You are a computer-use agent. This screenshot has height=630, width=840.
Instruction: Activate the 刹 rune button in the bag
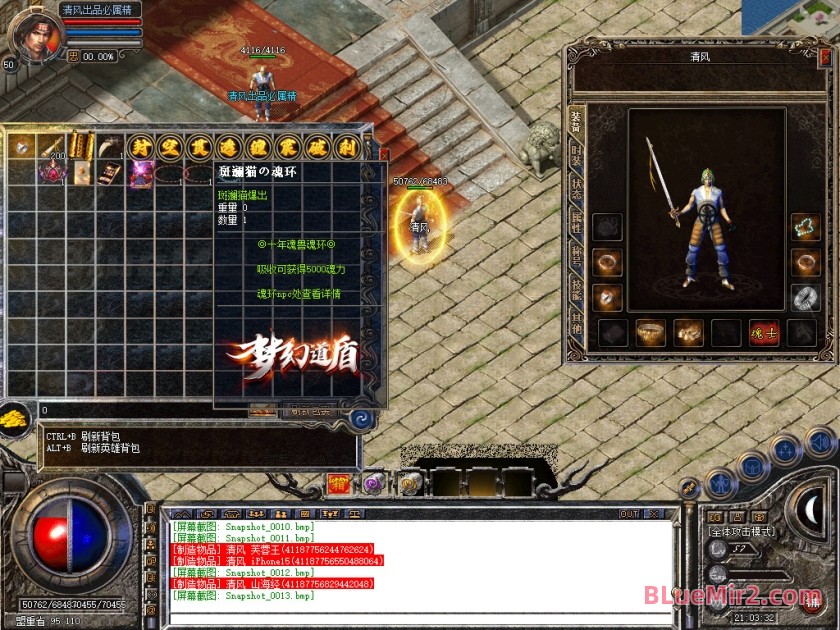pos(345,146)
